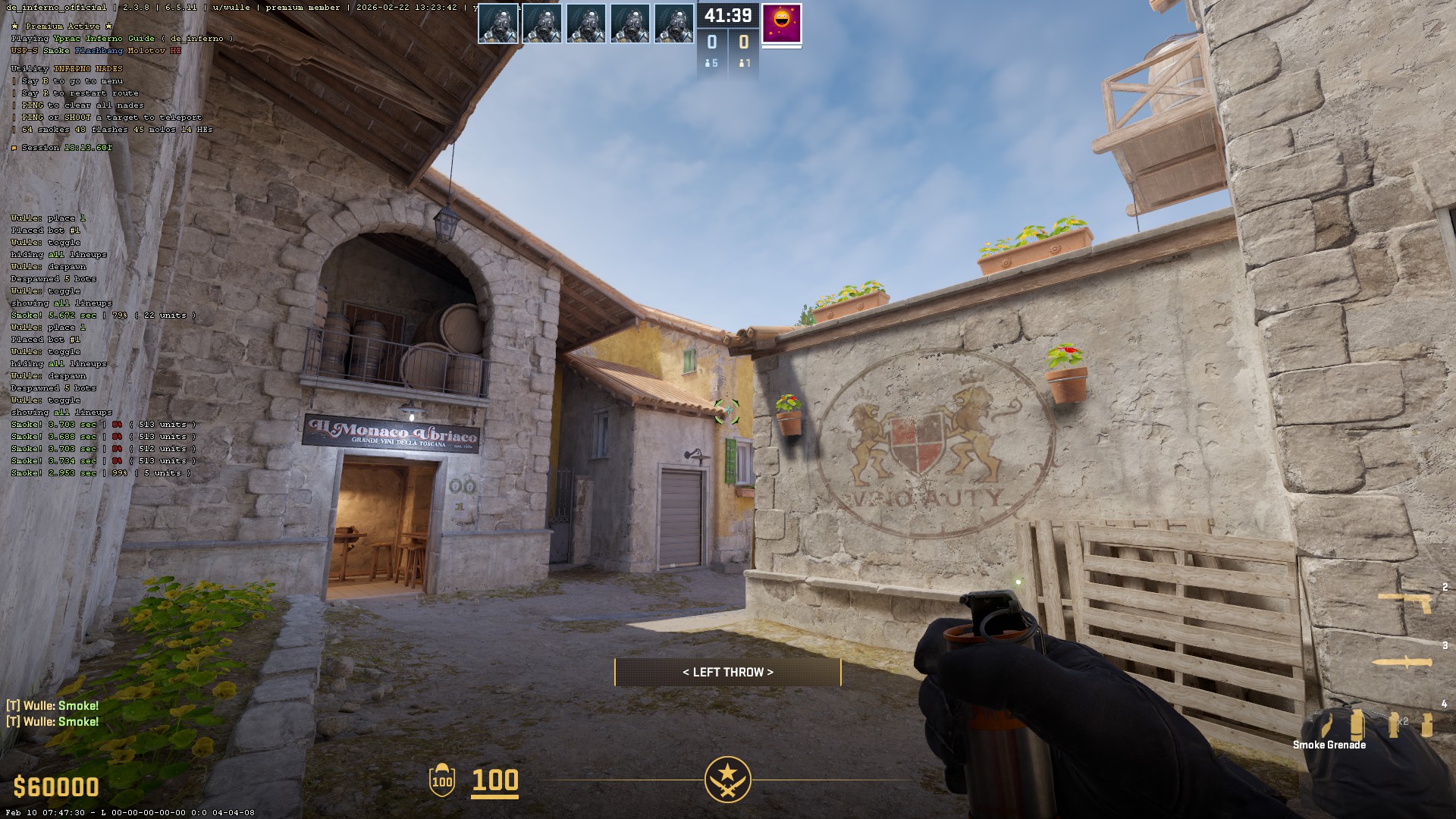Click the 'hiding all lineups' toggle line

click(58, 364)
